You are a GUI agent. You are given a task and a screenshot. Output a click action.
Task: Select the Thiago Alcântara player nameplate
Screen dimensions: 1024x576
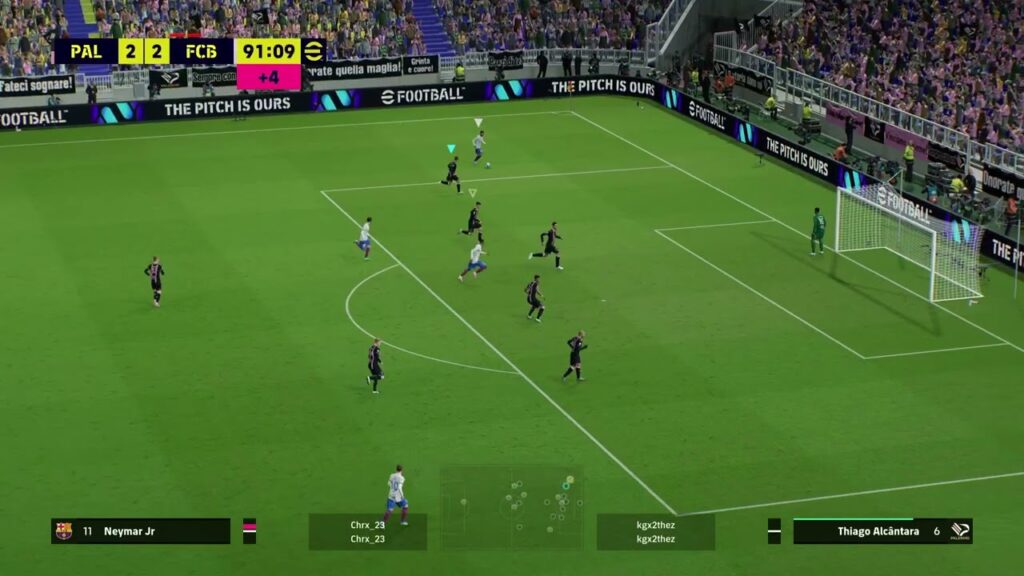coord(878,531)
